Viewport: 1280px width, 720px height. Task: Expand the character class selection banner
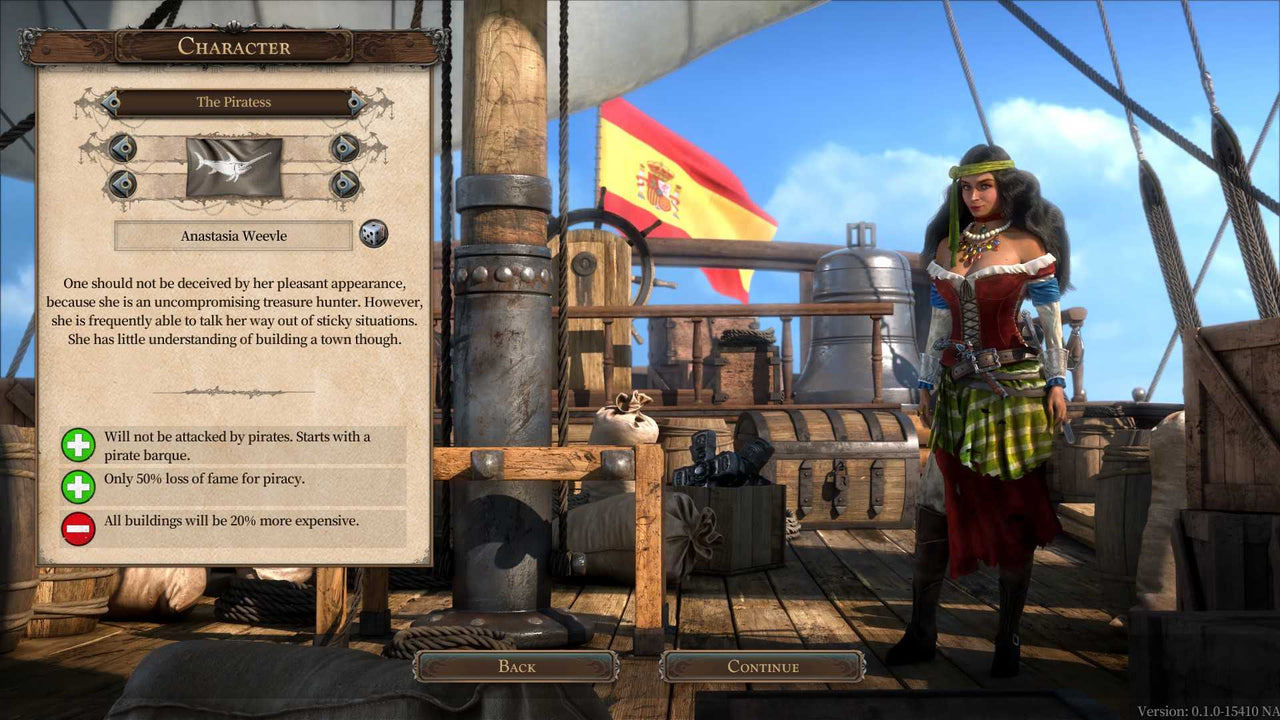point(234,102)
